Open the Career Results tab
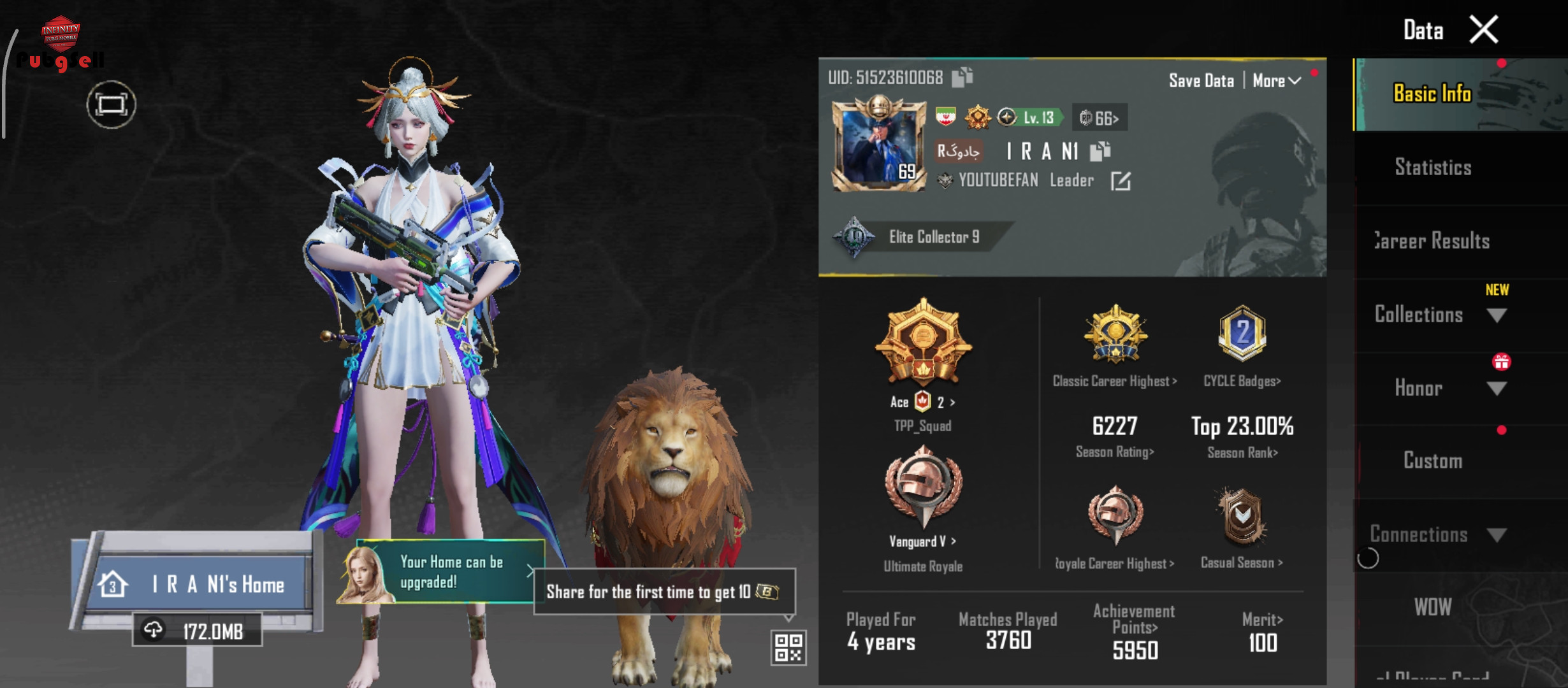Screen dimensions: 1568x688 point(1432,241)
